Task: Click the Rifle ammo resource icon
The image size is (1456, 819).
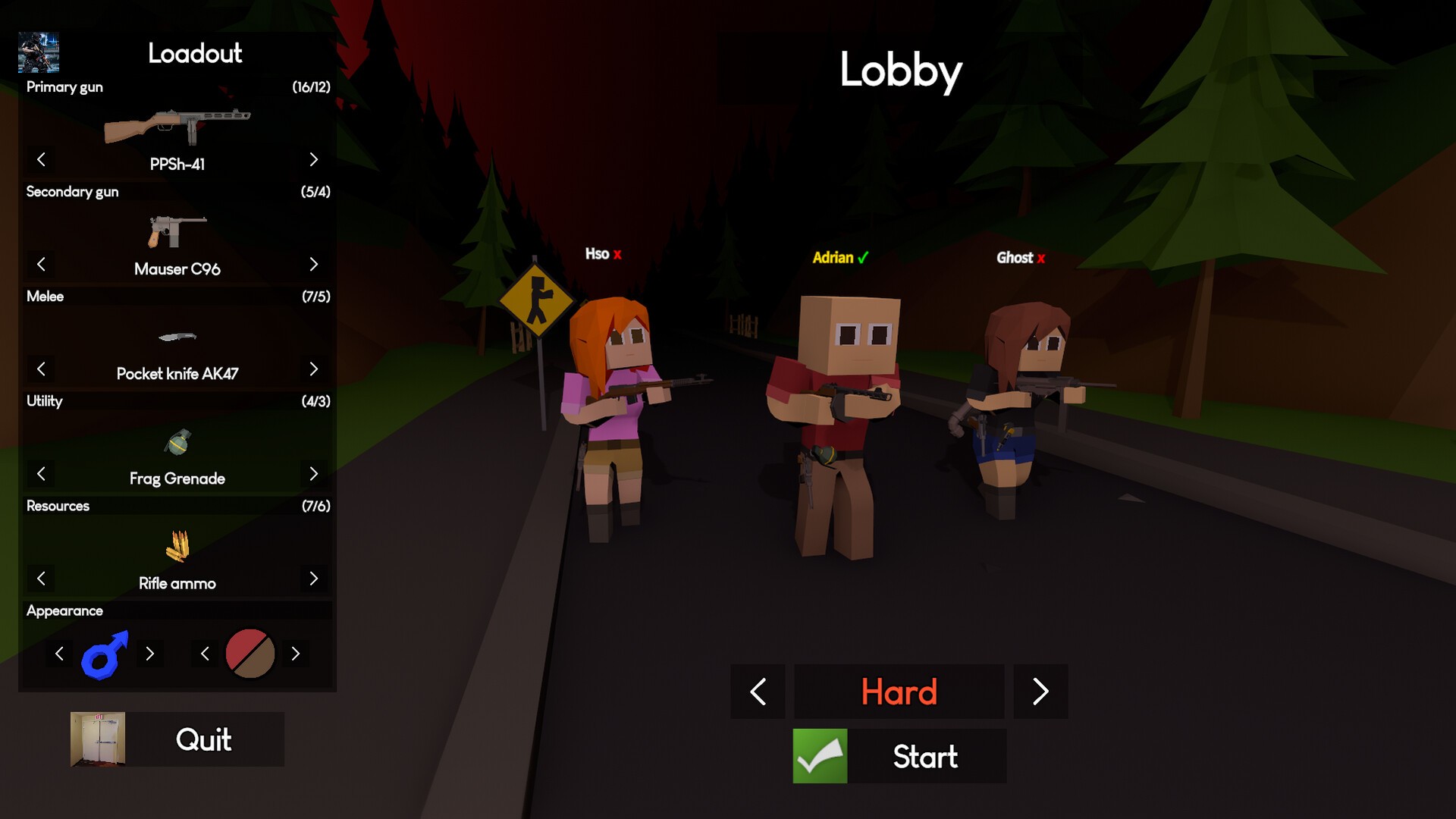Action: pyautogui.click(x=176, y=545)
